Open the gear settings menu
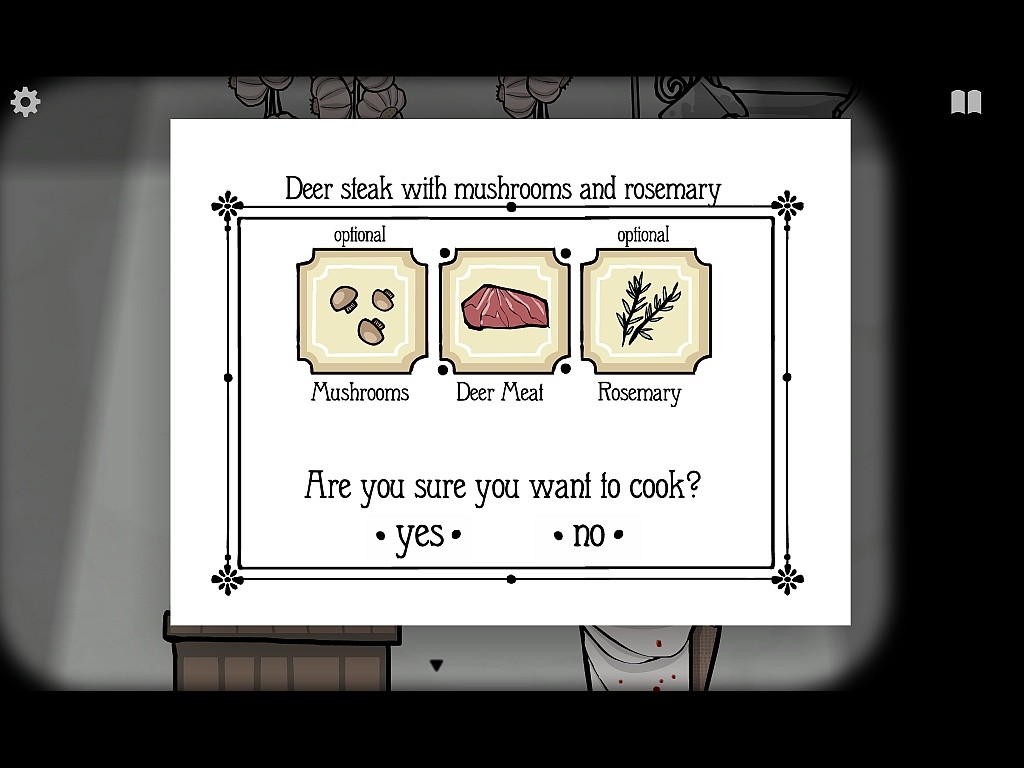Screen dimensions: 1024x768 coord(25,101)
